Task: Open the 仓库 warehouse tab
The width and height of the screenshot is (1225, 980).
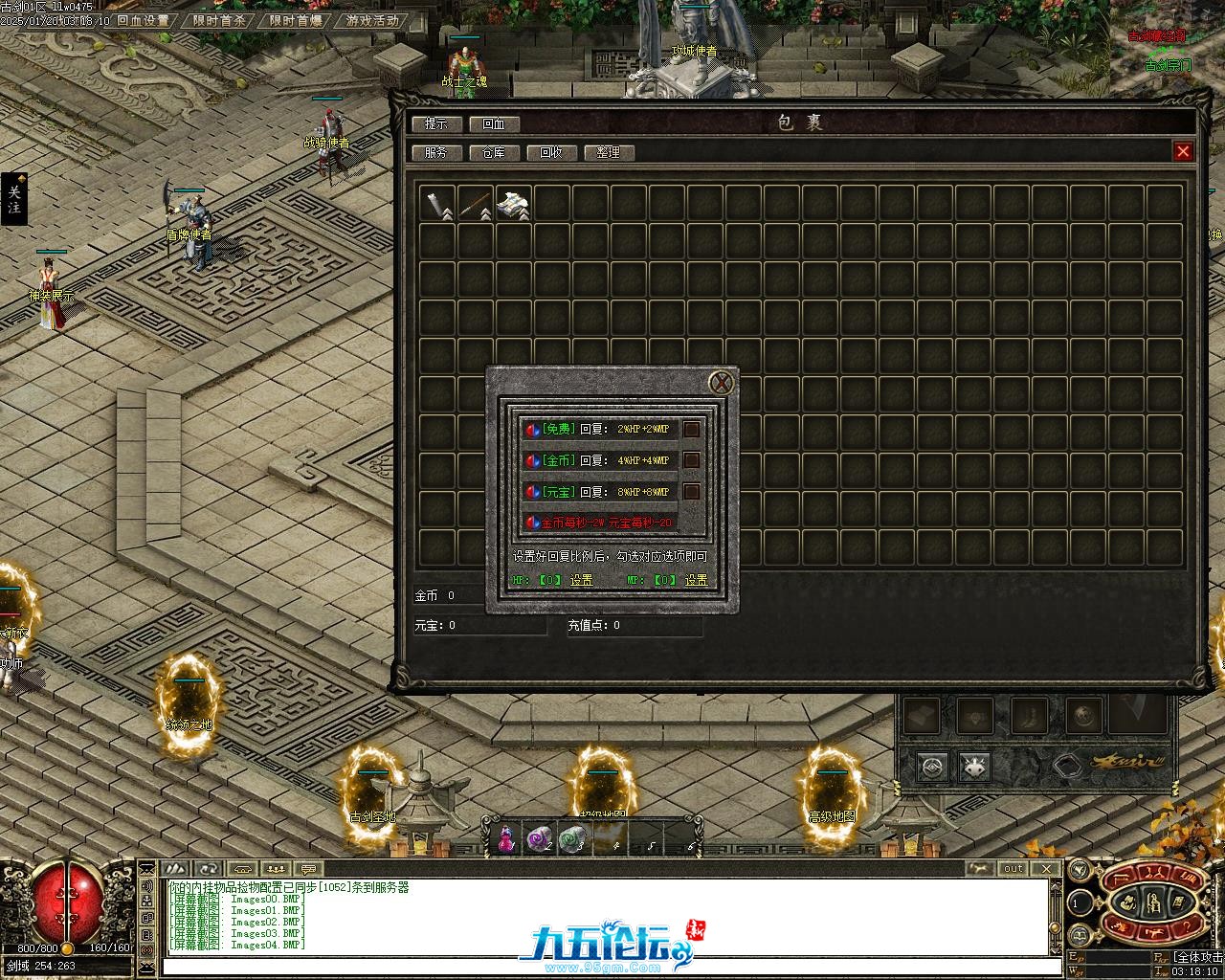Action: [494, 152]
